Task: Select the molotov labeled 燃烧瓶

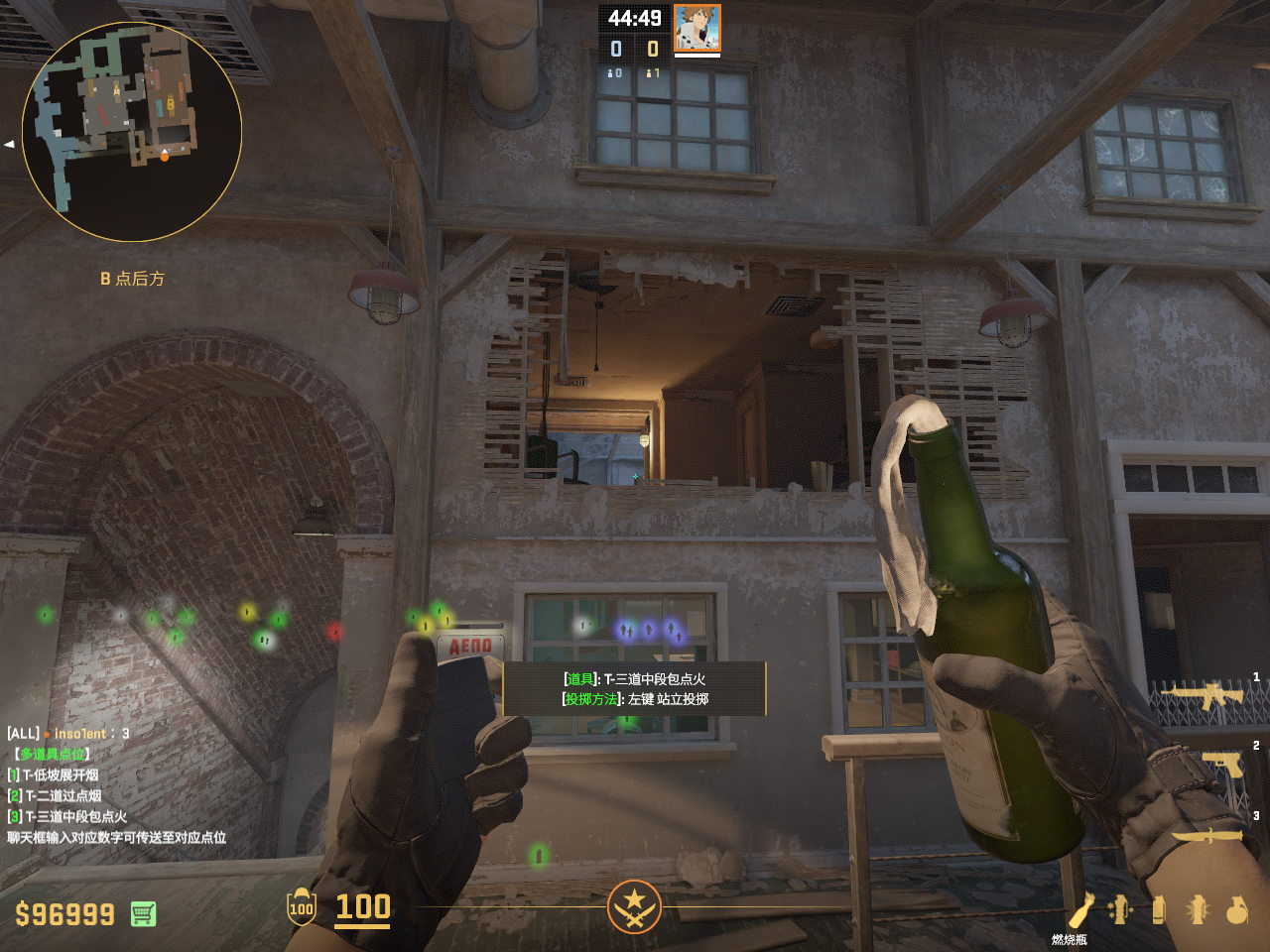Action: tap(1080, 910)
